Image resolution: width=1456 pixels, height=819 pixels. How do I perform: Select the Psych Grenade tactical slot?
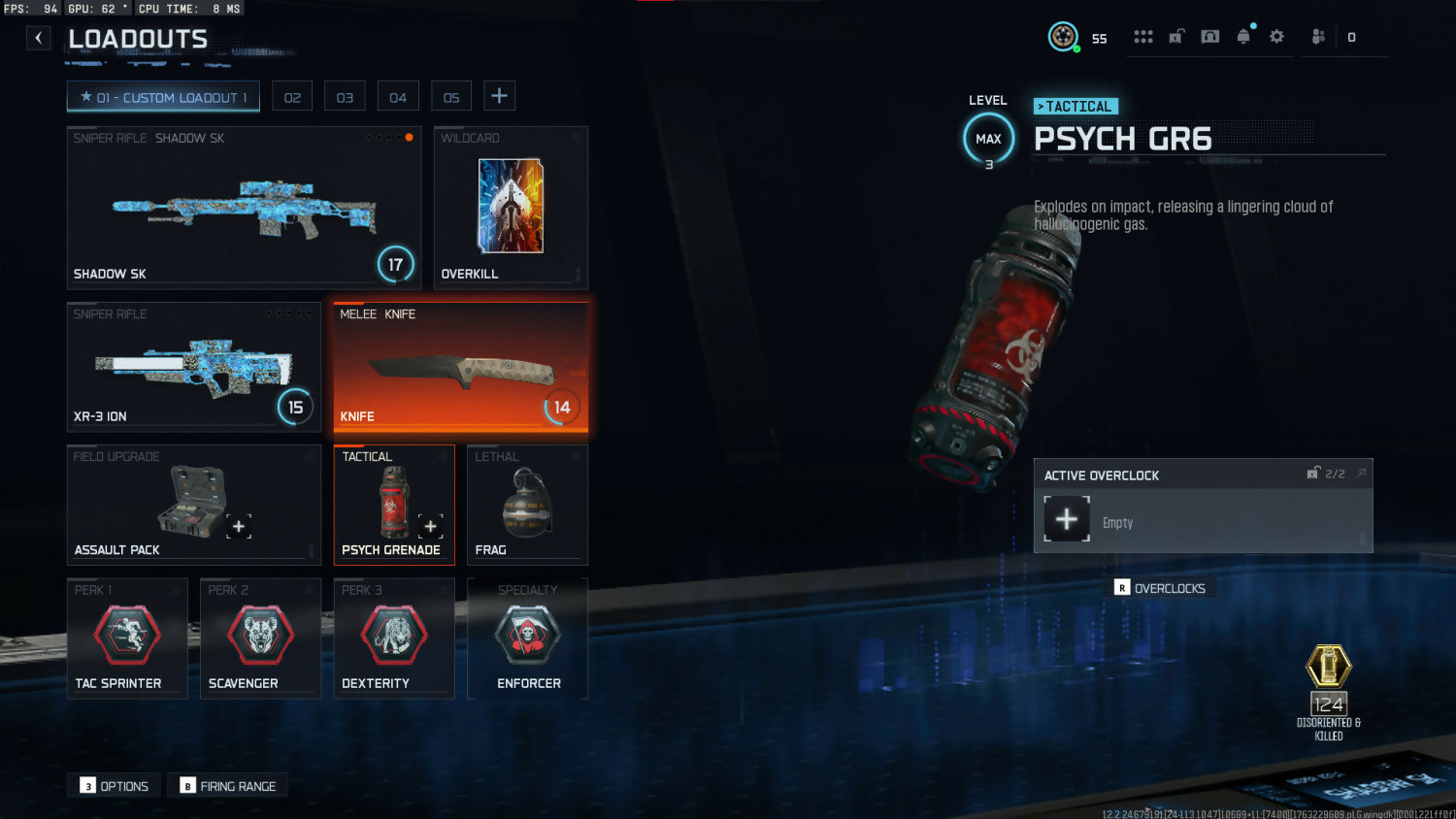pyautogui.click(x=394, y=504)
